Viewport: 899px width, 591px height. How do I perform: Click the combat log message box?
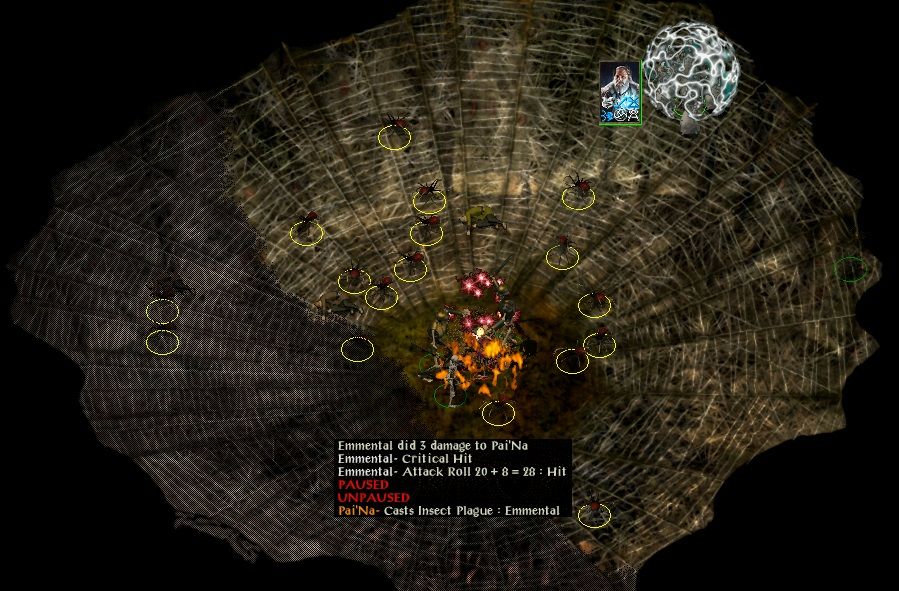pyautogui.click(x=453, y=478)
